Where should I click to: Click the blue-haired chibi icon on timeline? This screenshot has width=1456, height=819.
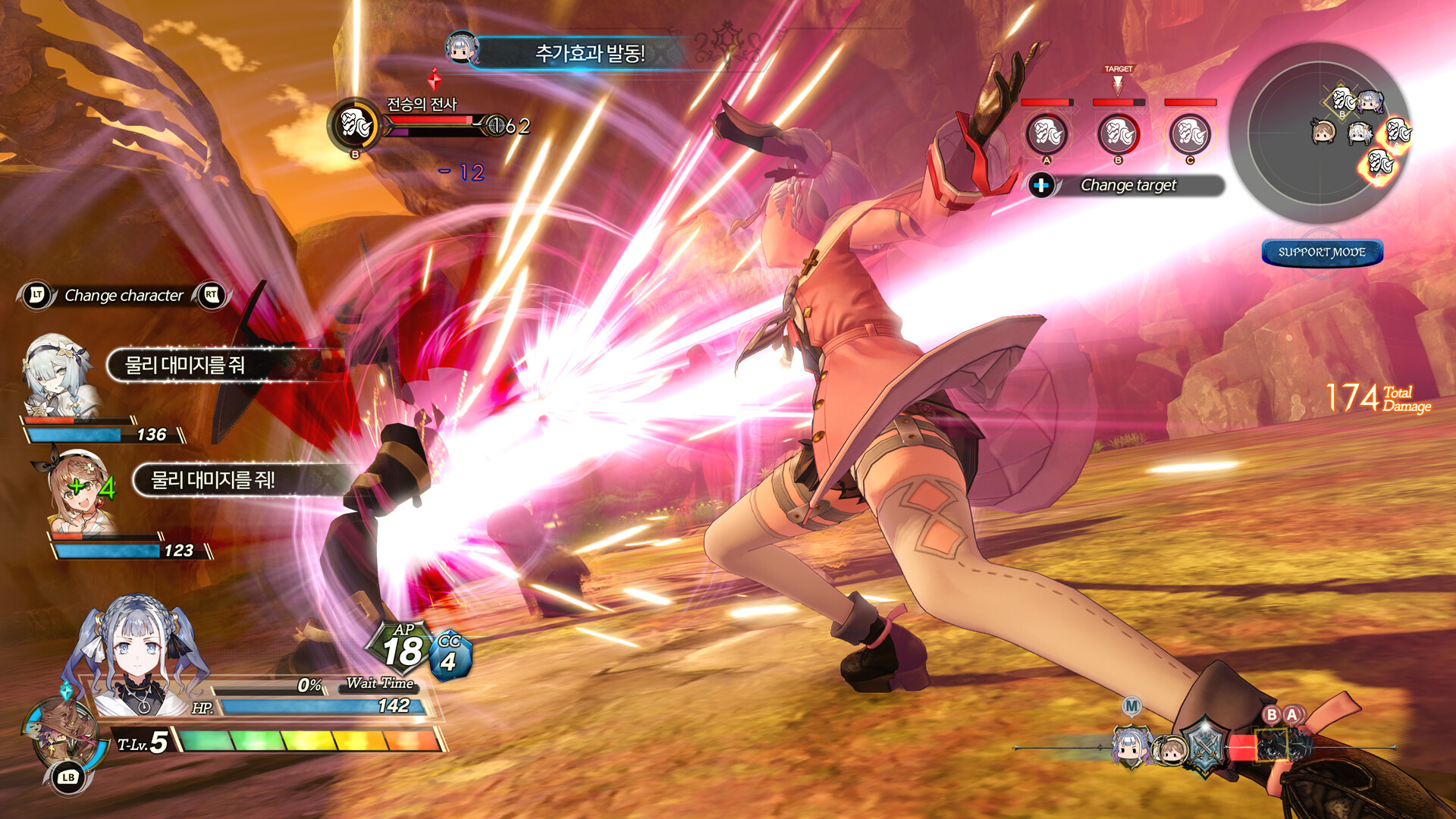click(x=1130, y=746)
